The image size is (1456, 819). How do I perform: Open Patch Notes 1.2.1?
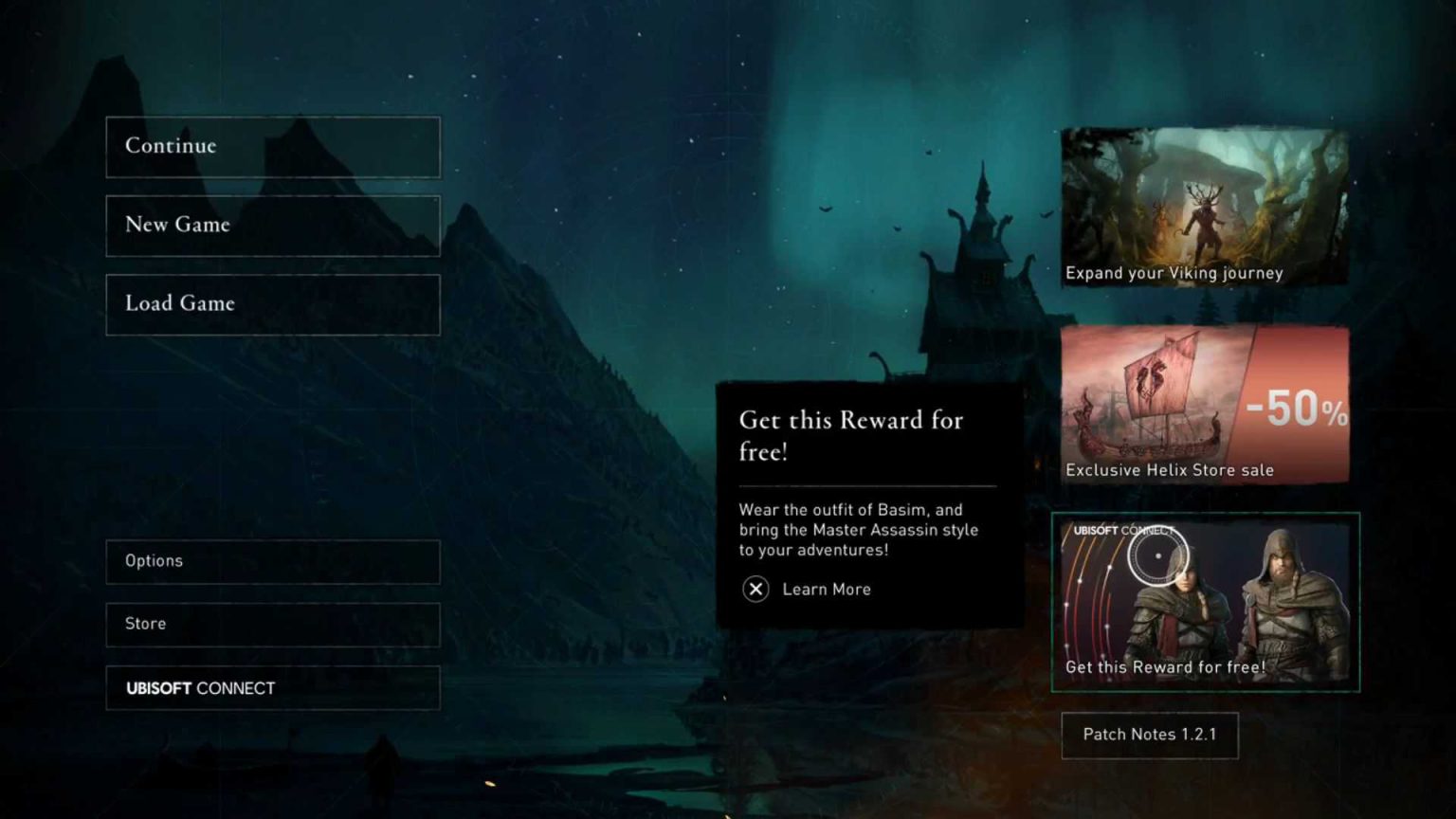coord(1150,735)
